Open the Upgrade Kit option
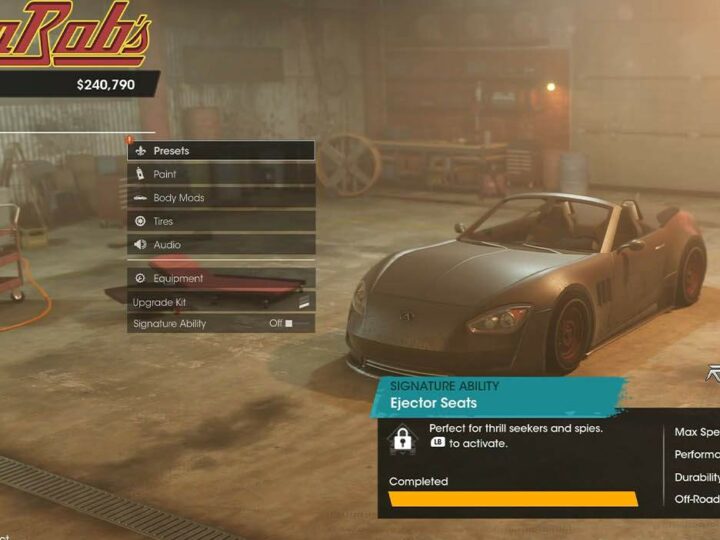The width and height of the screenshot is (720, 540). click(x=220, y=302)
